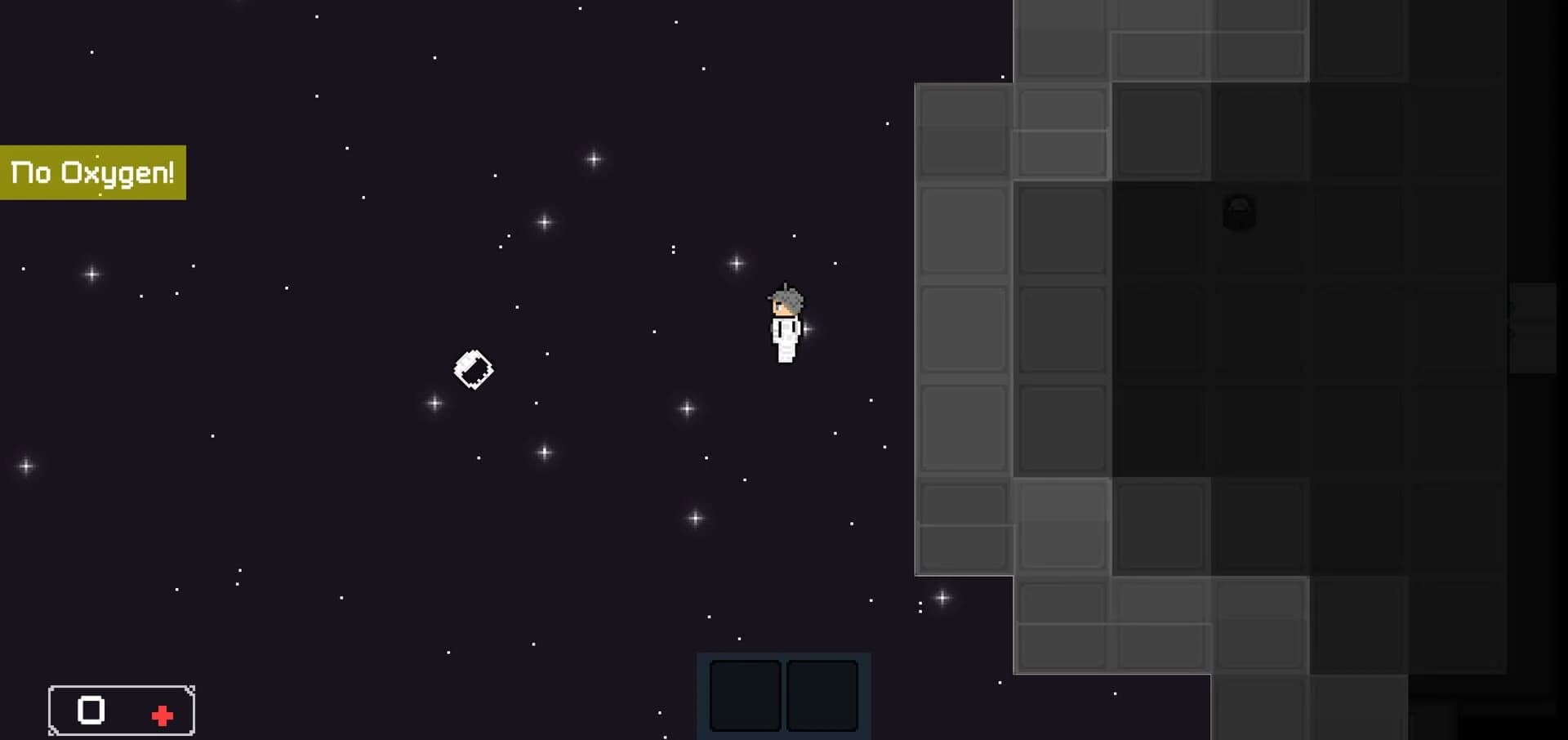The image size is (1568, 740).
Task: Click the astronaut's grey helmet
Action: pyautogui.click(x=786, y=298)
